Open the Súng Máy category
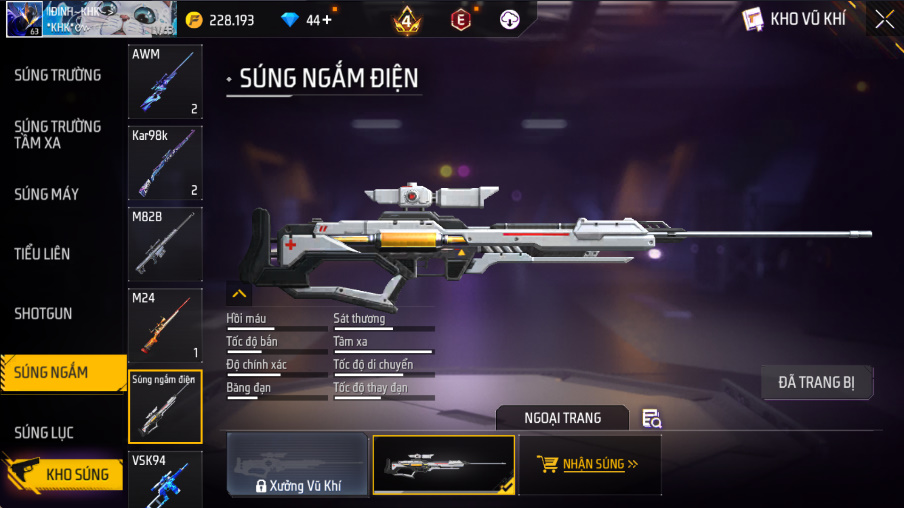The height and width of the screenshot is (508, 904). [x=46, y=194]
